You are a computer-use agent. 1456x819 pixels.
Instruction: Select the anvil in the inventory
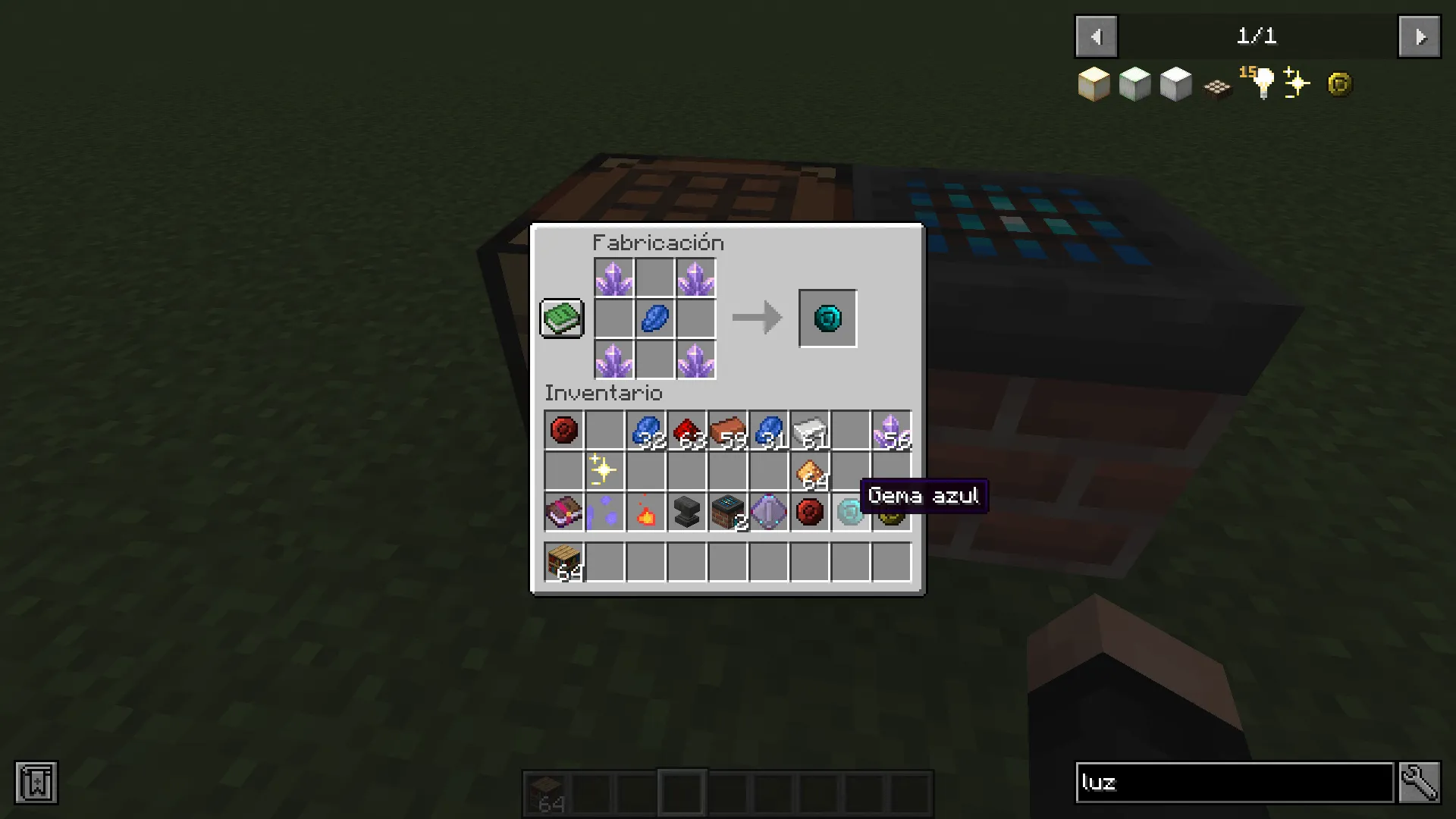pyautogui.click(x=686, y=512)
